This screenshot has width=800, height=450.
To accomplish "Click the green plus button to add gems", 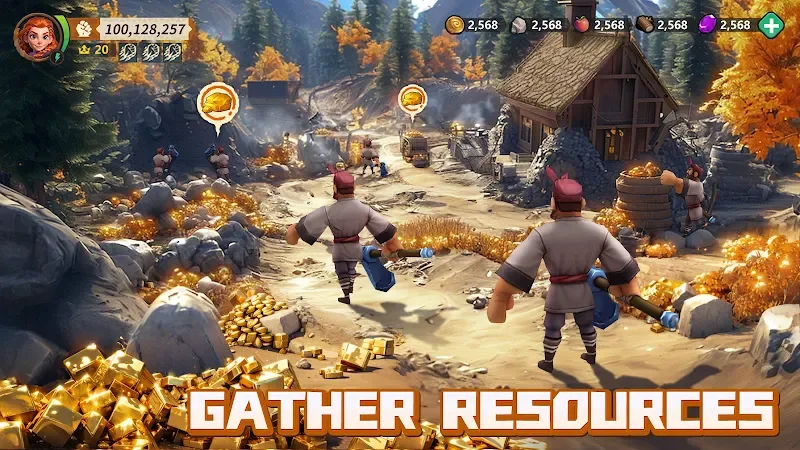I will (771, 25).
